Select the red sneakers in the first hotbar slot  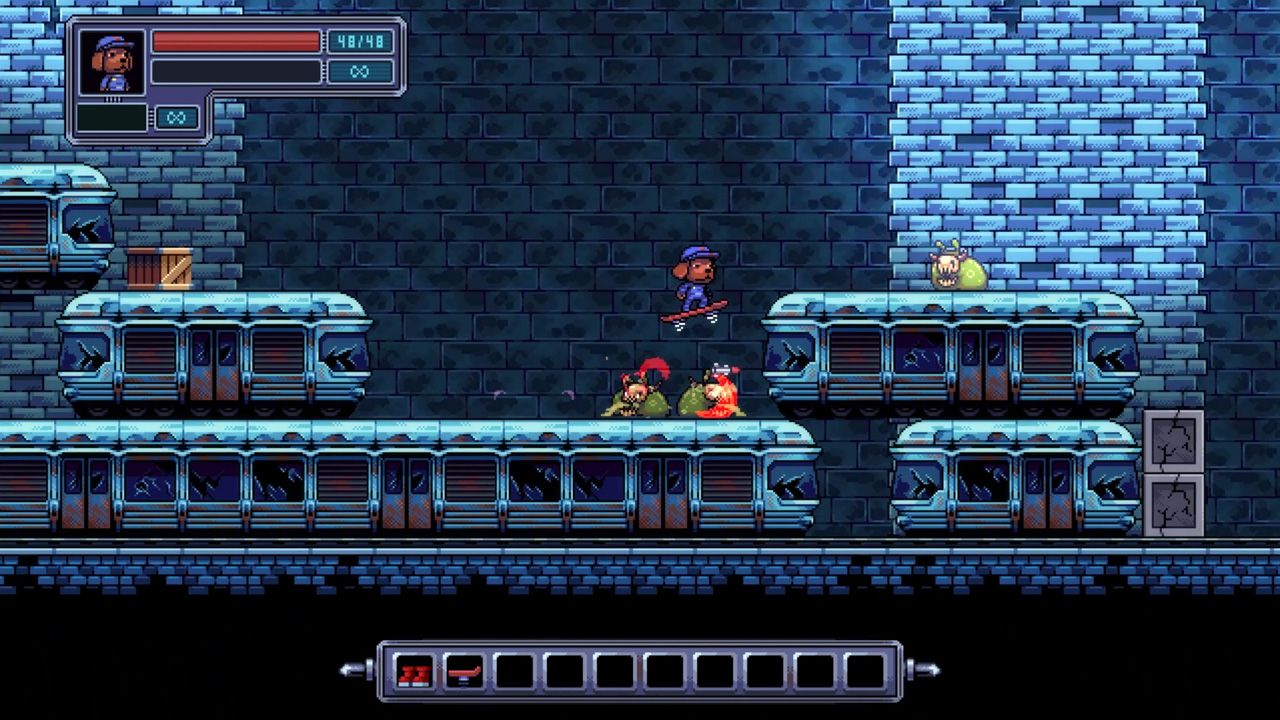[x=416, y=673]
